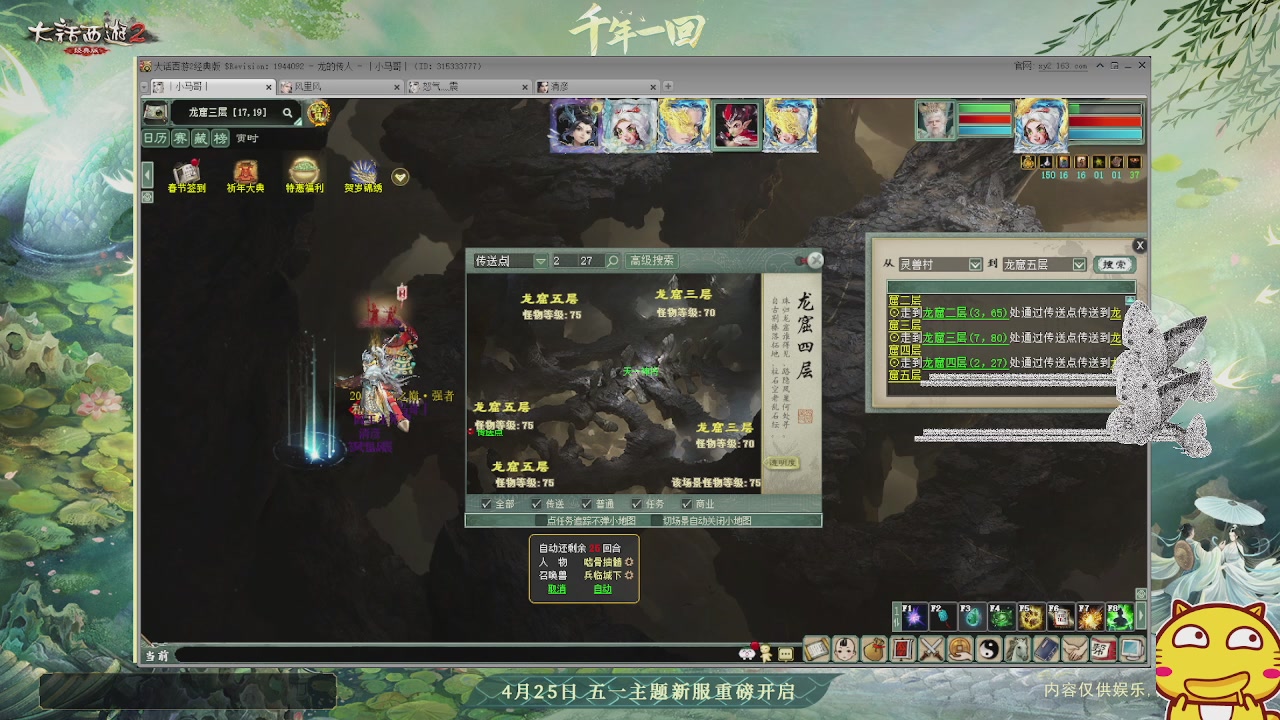The image size is (1280, 720).
Task: Open the 到 destination dropdown showing 龙窟五层
Action: [1078, 264]
